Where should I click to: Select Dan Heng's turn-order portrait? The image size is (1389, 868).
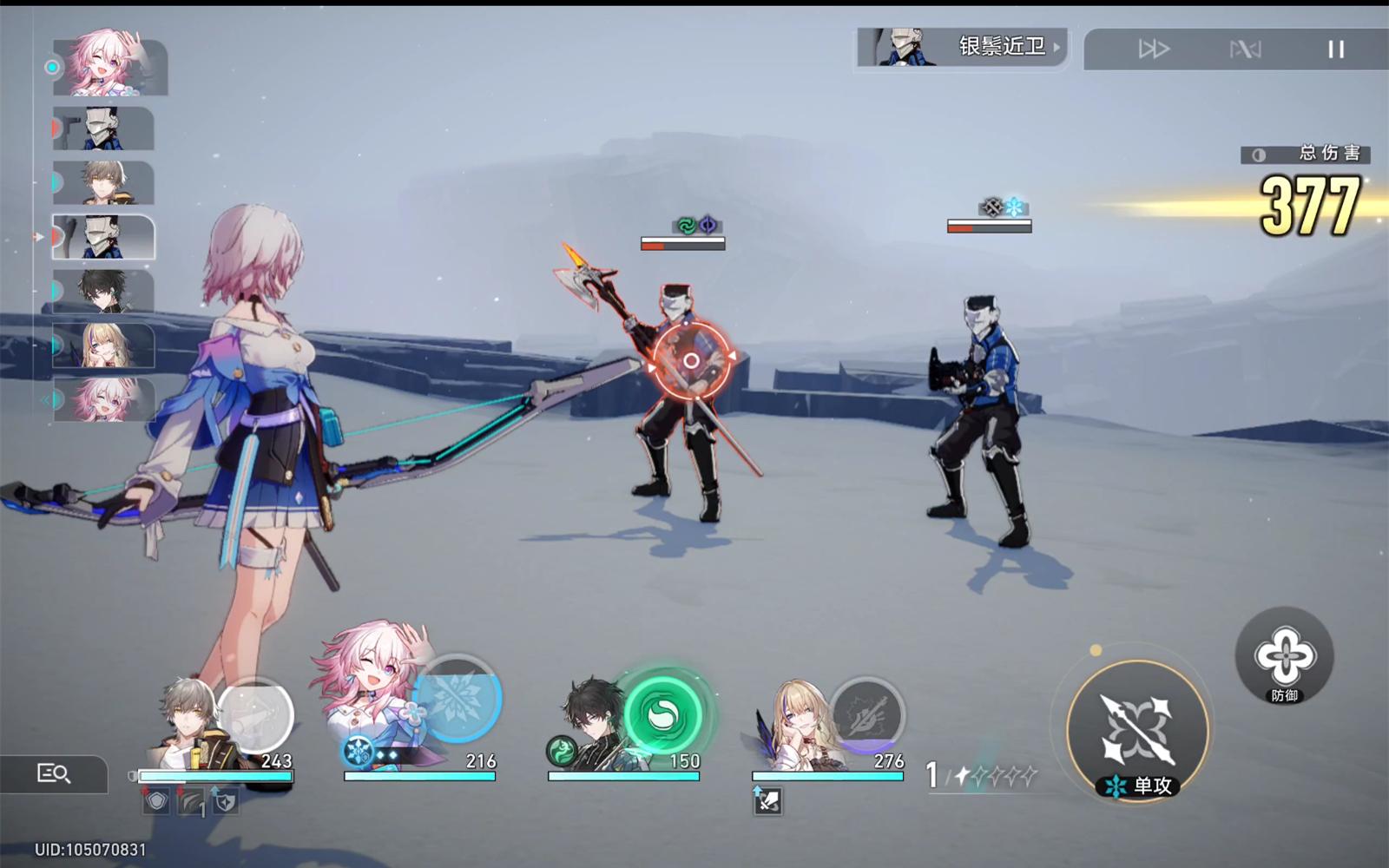pyautogui.click(x=103, y=292)
